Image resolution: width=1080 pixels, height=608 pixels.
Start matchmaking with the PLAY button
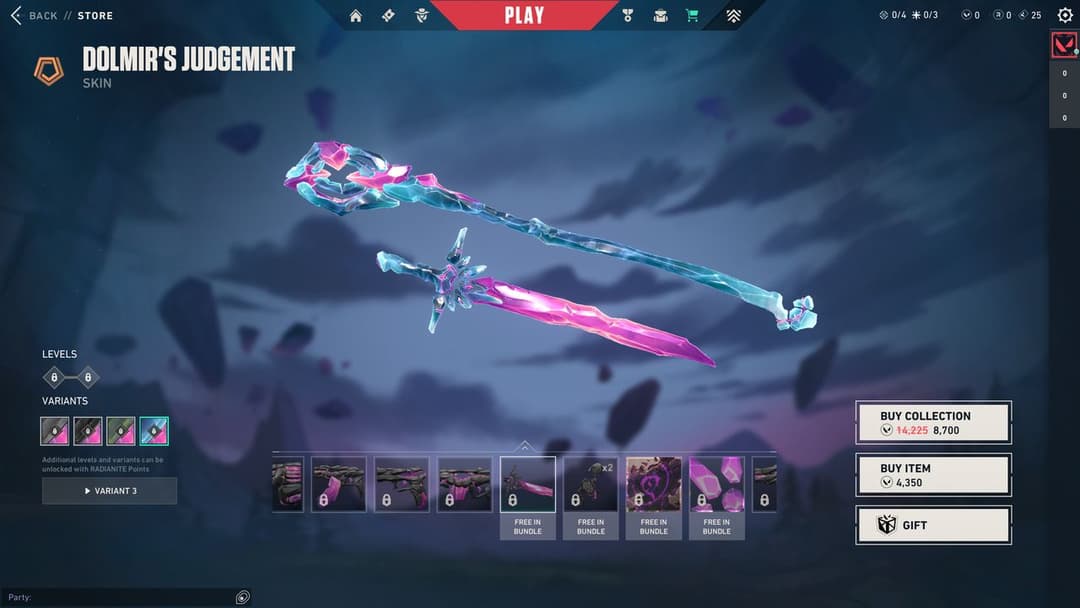524,15
